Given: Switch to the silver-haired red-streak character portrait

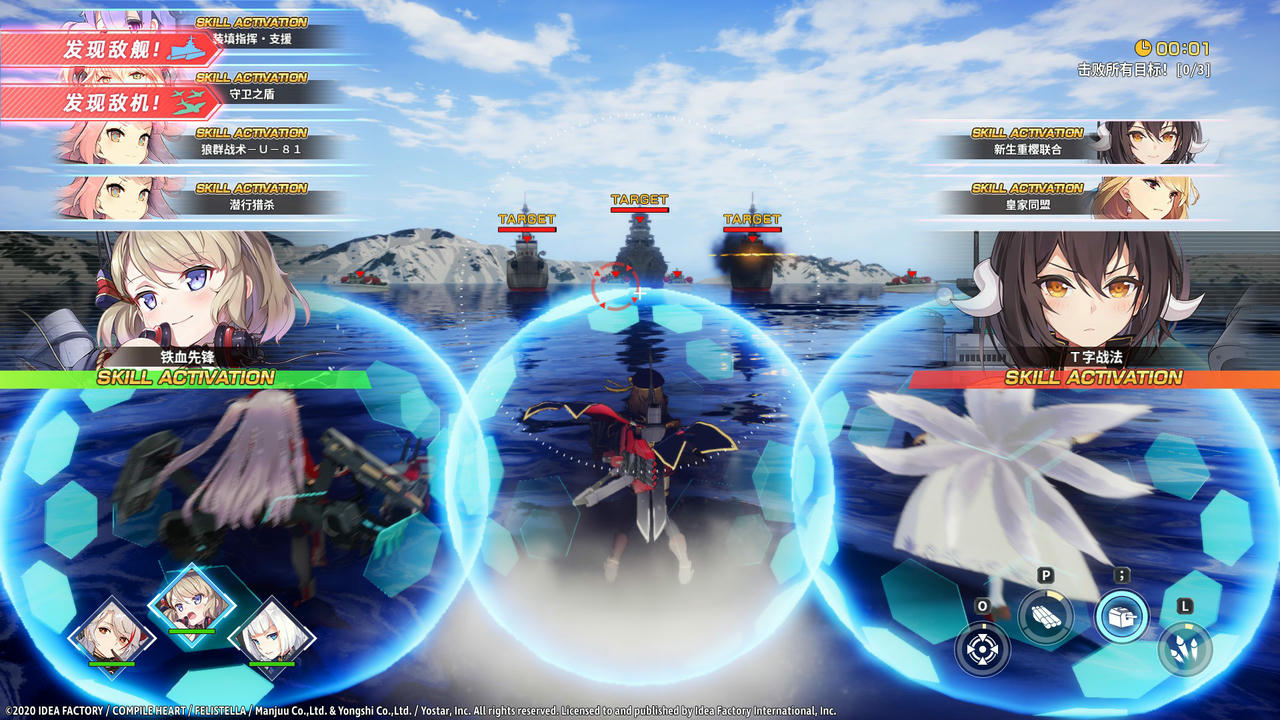Looking at the screenshot, I should pos(111,635).
